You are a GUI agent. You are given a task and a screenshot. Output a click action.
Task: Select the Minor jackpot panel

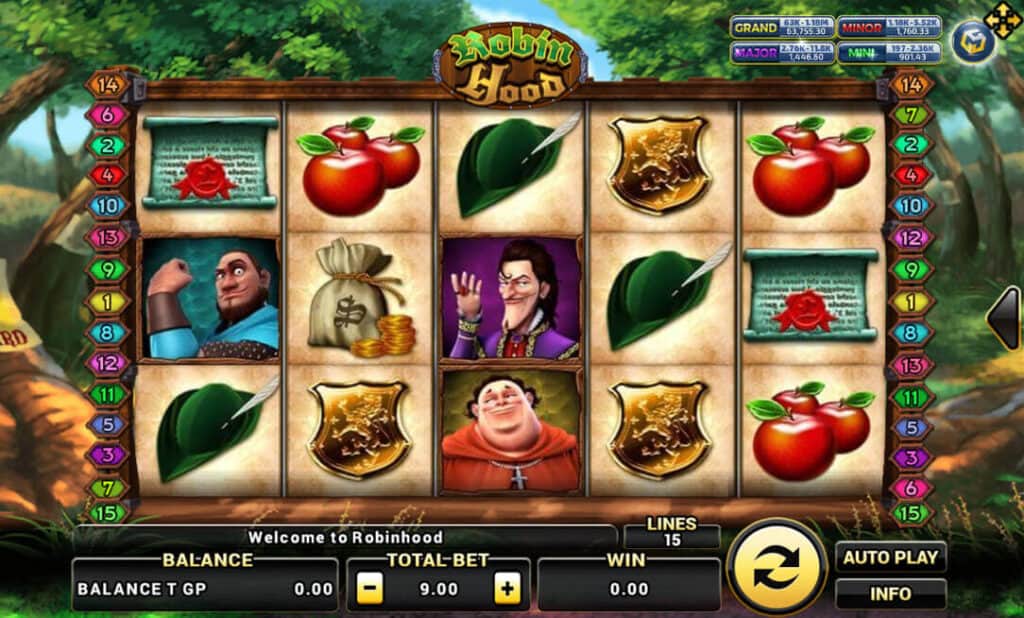886,28
